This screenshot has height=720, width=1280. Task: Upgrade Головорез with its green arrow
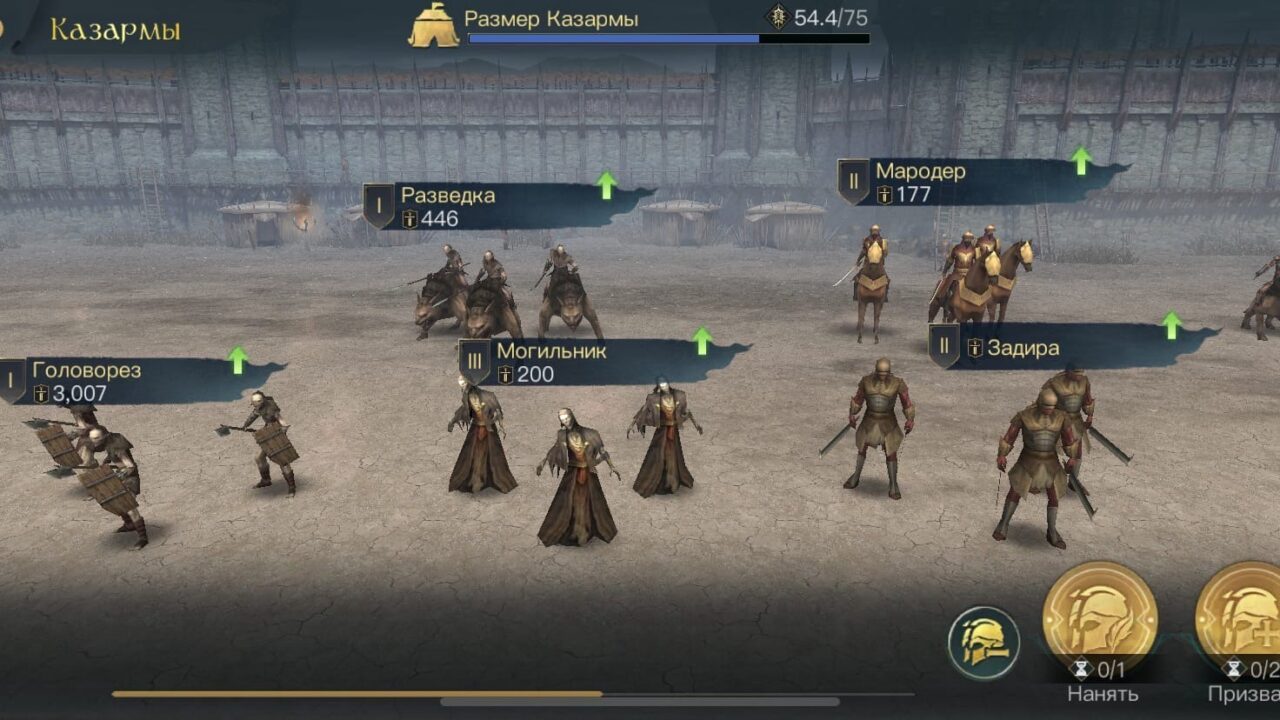238,359
